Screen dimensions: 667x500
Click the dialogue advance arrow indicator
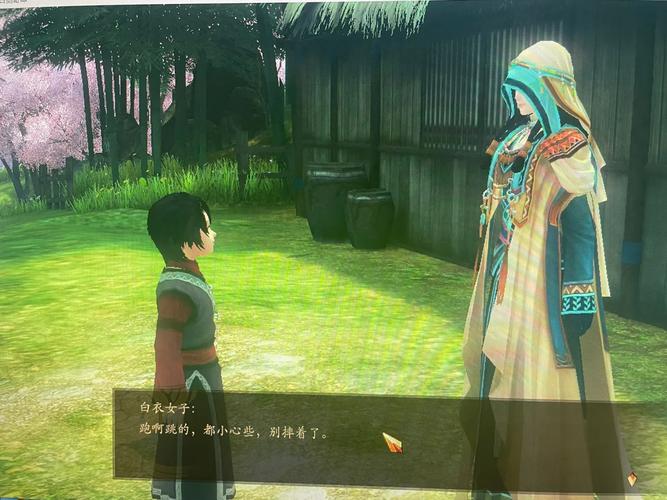click(x=631, y=479)
